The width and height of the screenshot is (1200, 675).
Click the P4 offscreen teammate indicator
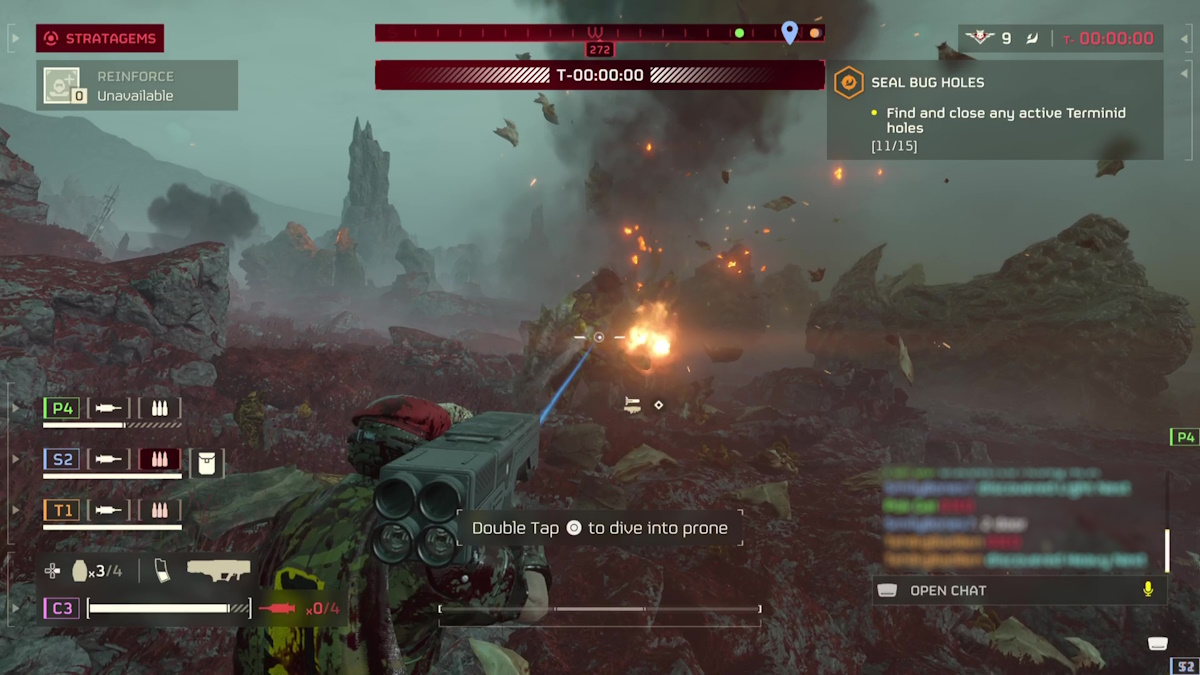tap(1185, 437)
